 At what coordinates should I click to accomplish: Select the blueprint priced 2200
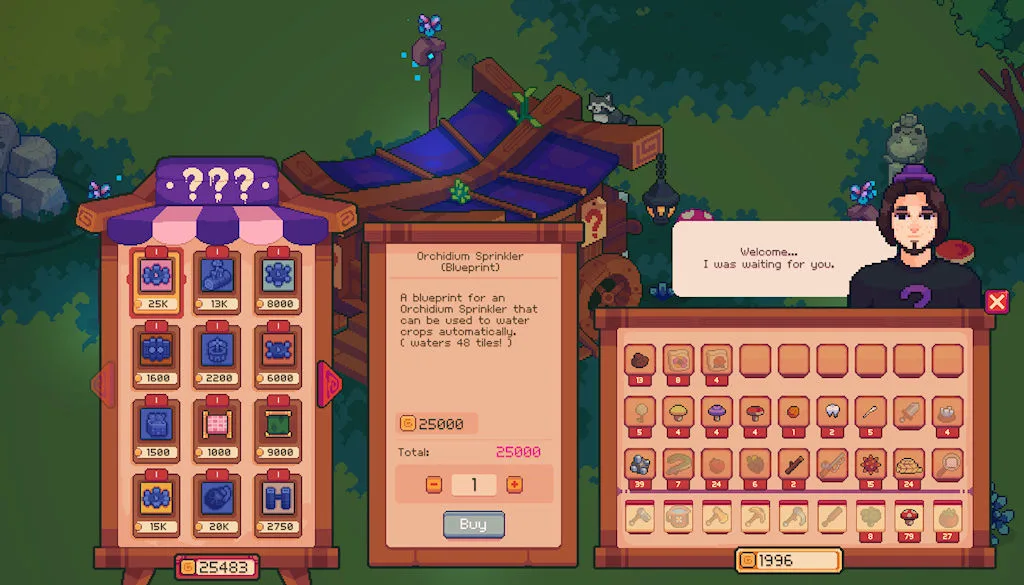click(x=218, y=350)
